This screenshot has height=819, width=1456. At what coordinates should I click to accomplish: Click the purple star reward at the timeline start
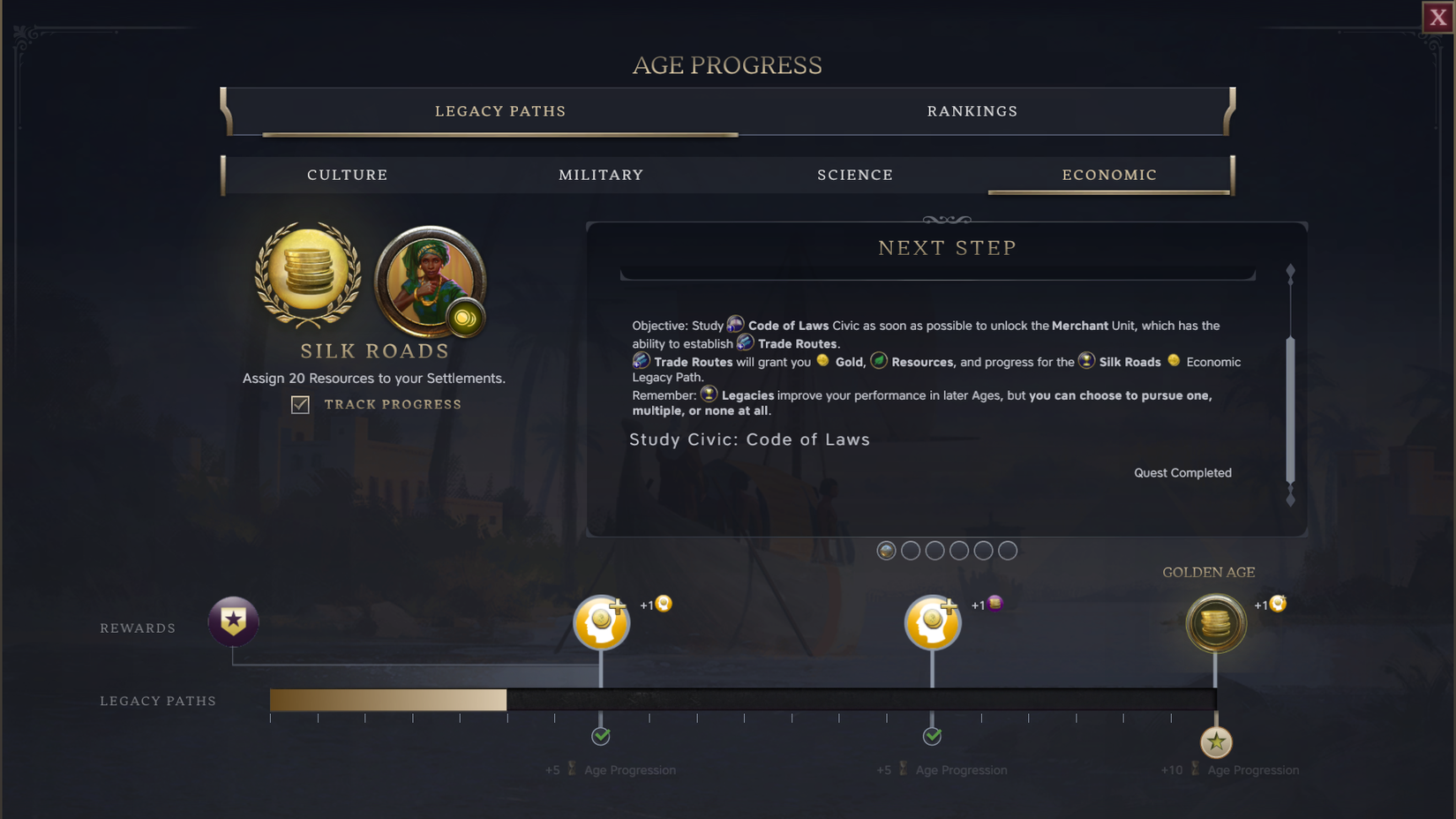point(233,621)
